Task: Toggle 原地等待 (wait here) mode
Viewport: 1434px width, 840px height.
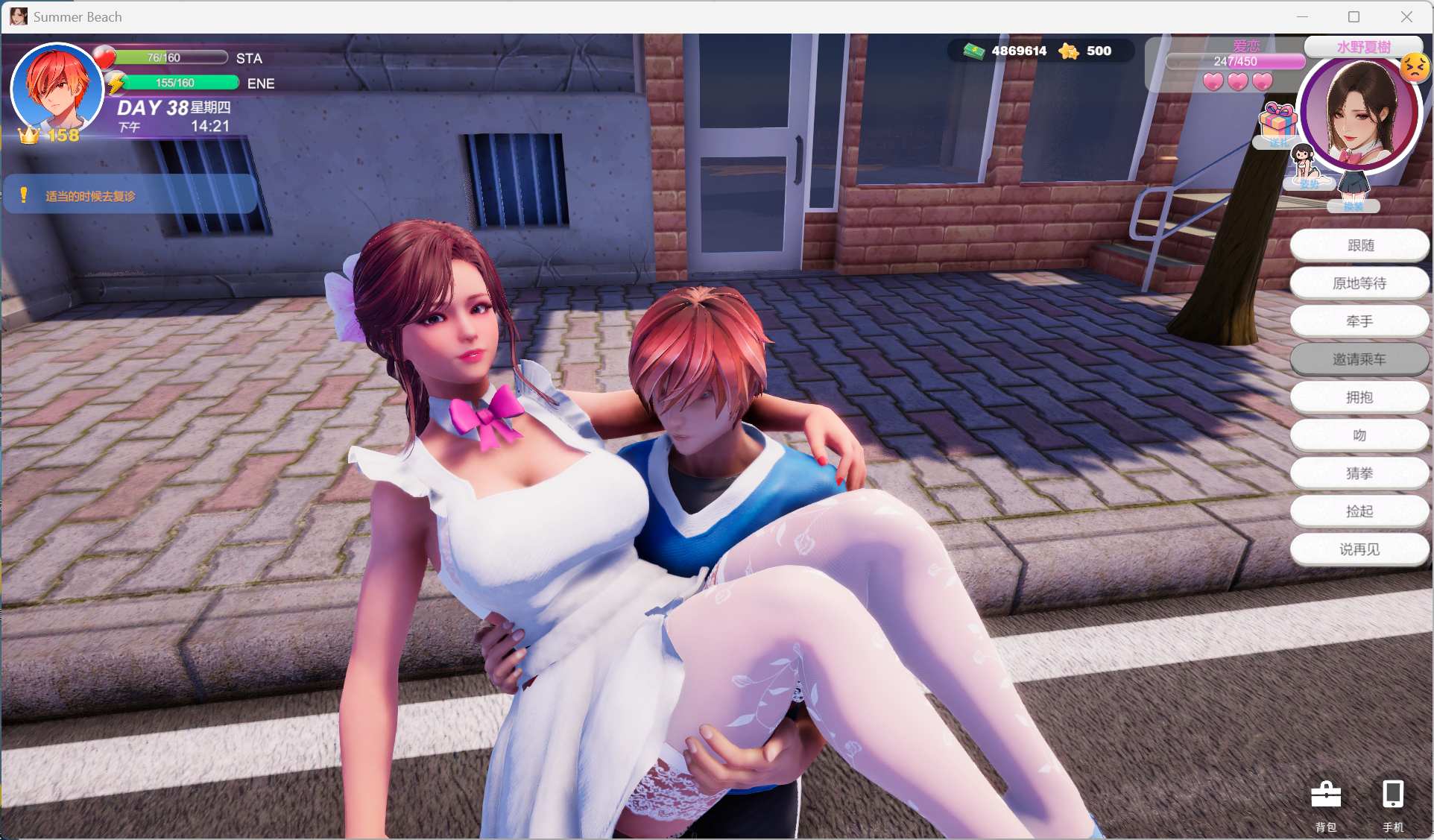Action: pyautogui.click(x=1359, y=282)
